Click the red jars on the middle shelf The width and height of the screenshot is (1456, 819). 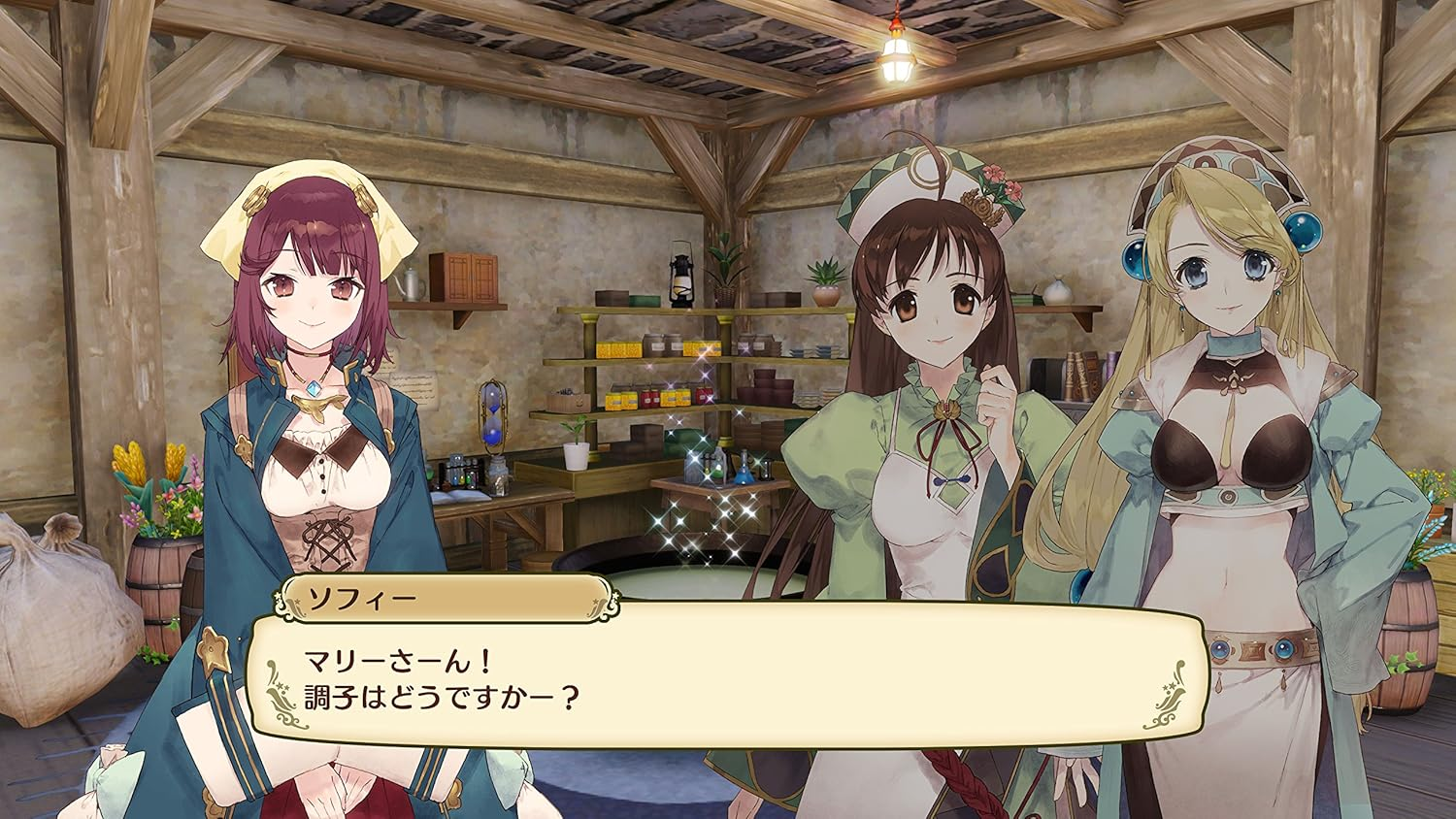point(648,396)
